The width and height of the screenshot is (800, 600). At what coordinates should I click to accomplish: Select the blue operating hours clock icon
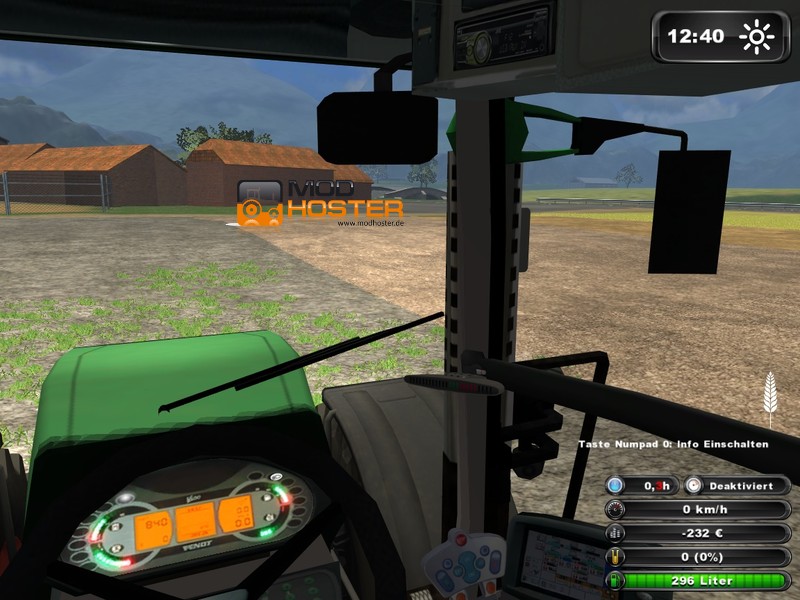click(615, 485)
